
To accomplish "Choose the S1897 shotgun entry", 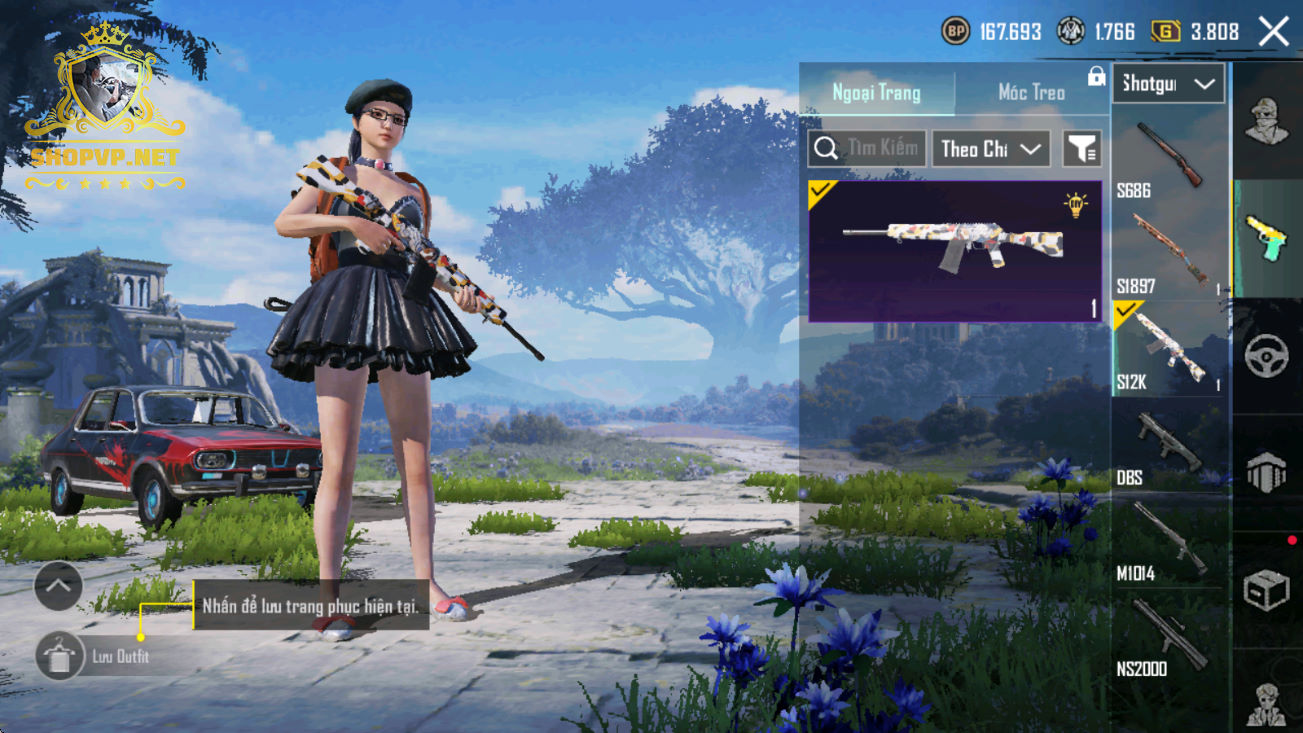I will click(x=1168, y=251).
